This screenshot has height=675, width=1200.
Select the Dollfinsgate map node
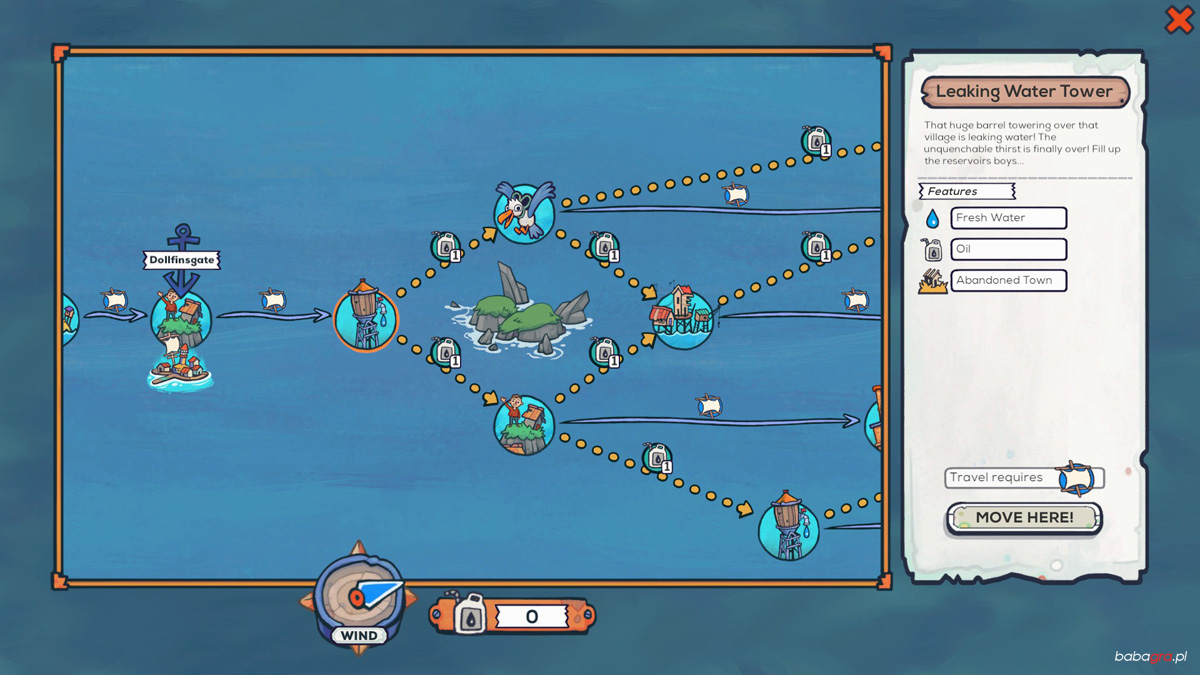(181, 318)
